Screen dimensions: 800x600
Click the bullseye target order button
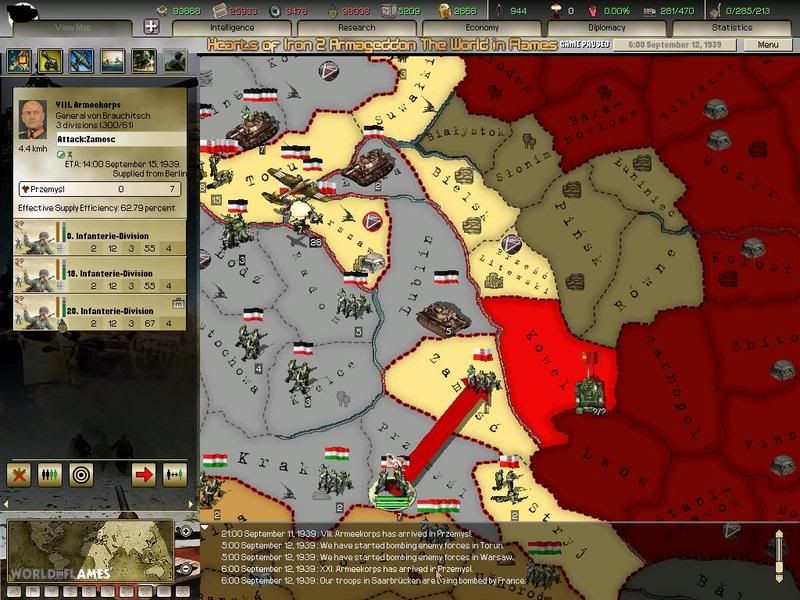tap(82, 473)
